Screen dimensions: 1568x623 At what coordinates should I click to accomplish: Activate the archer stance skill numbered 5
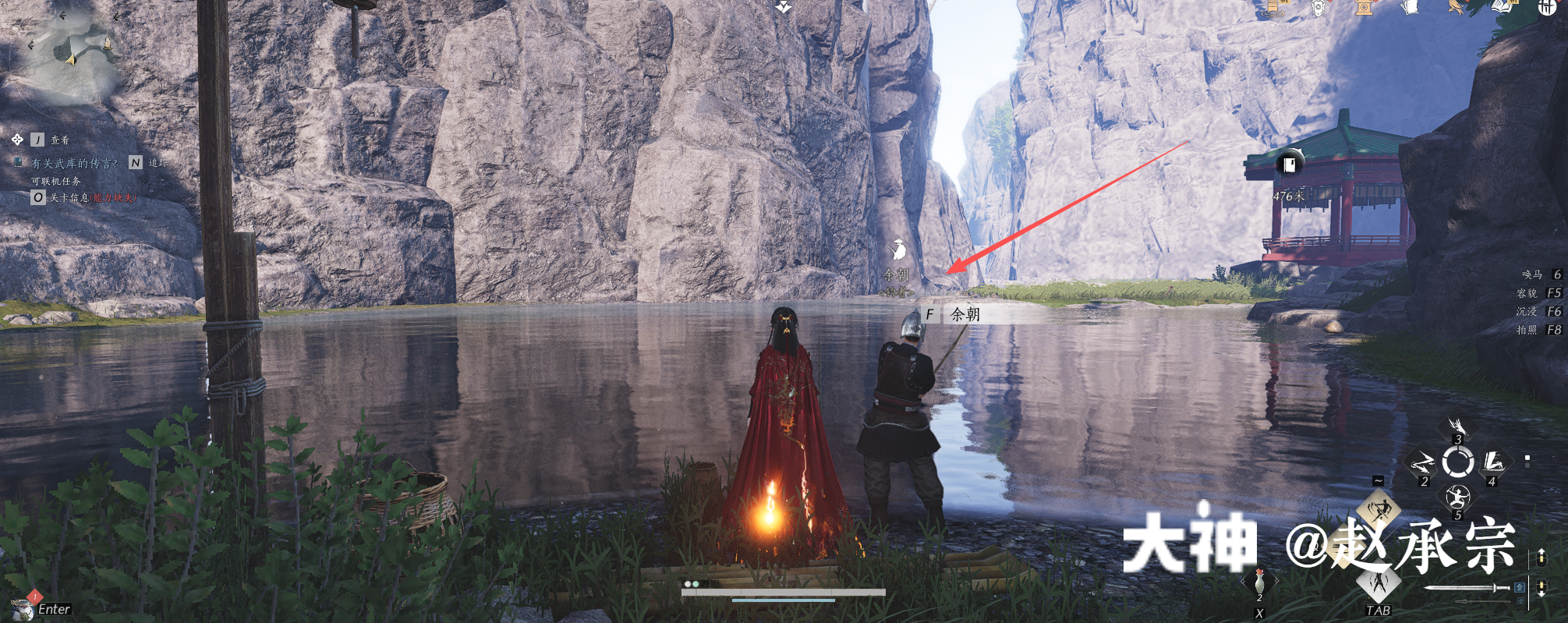(x=1457, y=497)
